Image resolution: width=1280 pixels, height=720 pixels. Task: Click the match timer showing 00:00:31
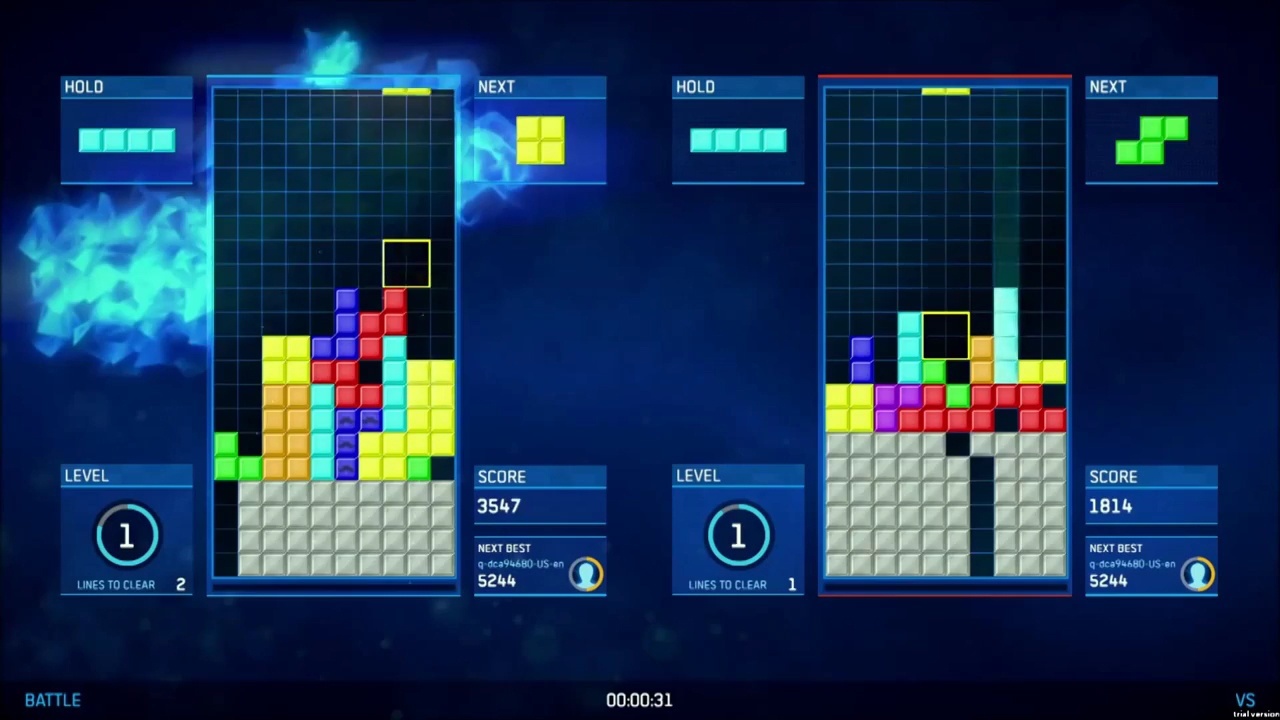pos(639,700)
